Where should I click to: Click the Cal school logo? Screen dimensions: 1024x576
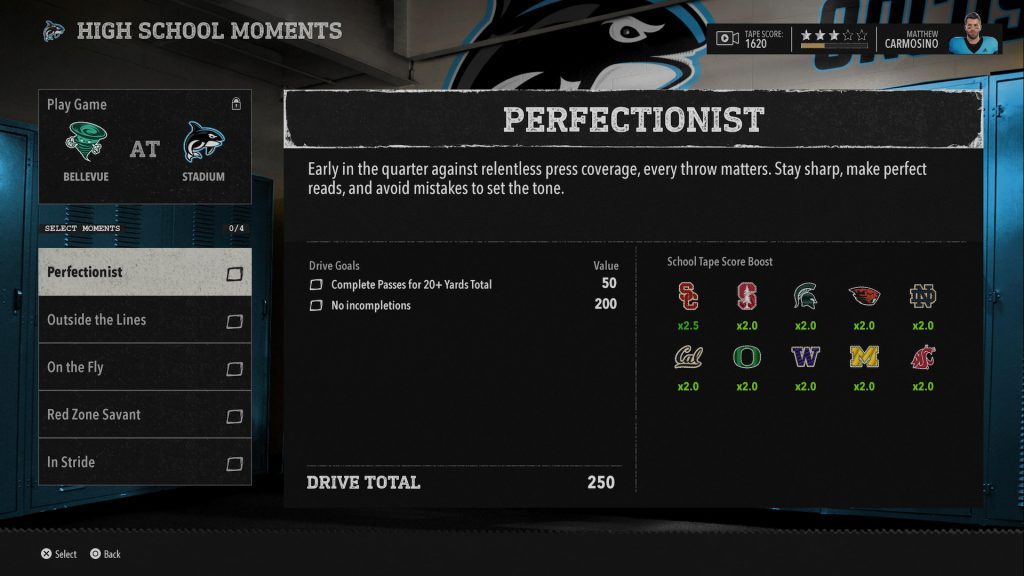pos(688,357)
